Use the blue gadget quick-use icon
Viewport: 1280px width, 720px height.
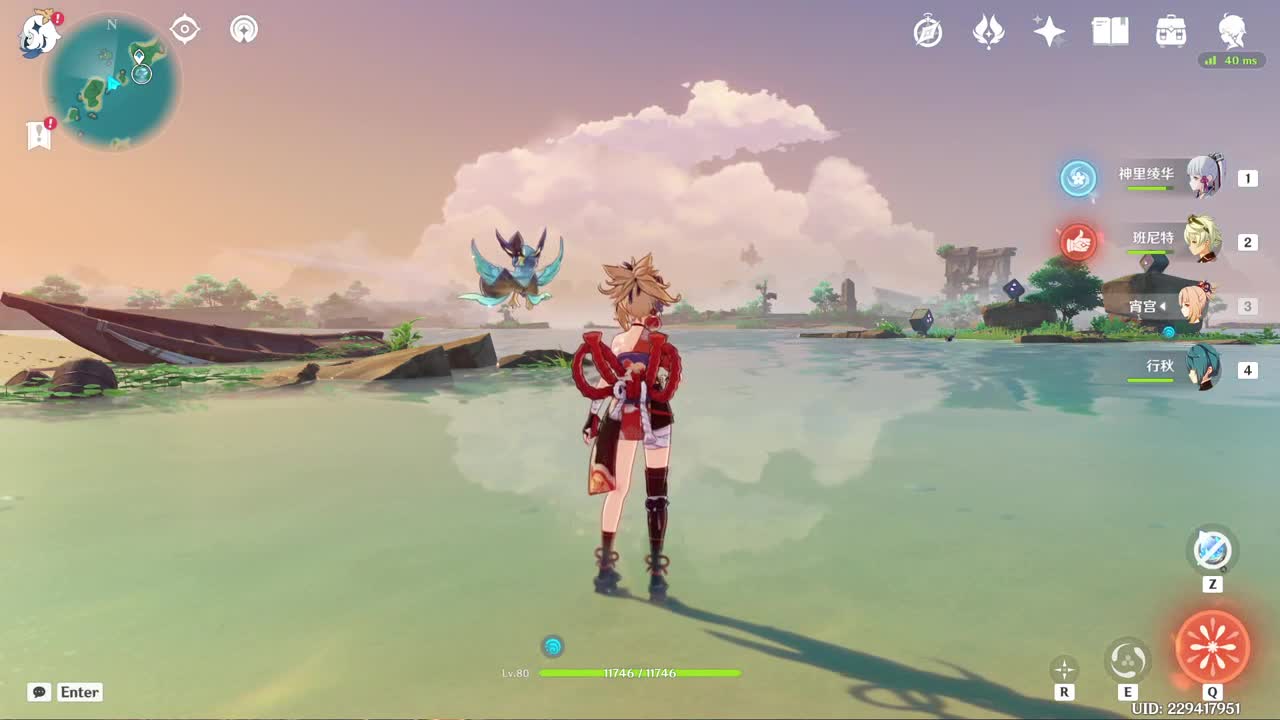point(1212,549)
